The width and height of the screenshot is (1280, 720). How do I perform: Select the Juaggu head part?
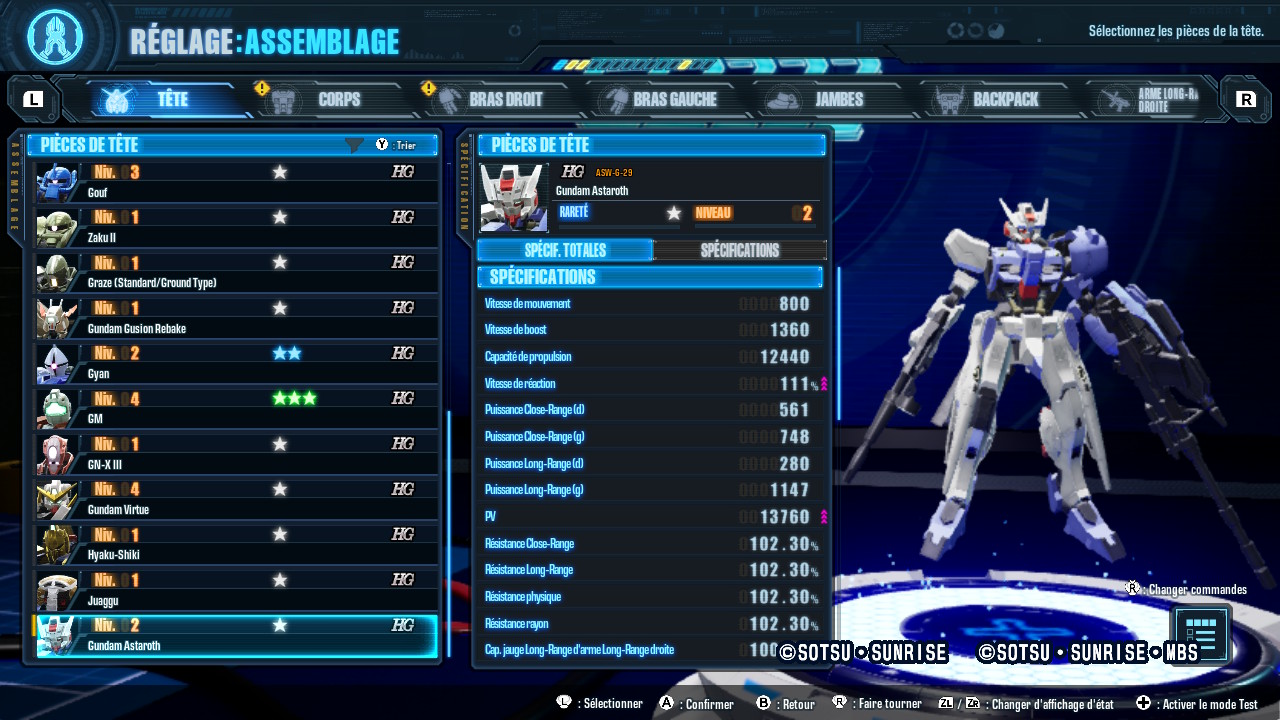[237, 590]
